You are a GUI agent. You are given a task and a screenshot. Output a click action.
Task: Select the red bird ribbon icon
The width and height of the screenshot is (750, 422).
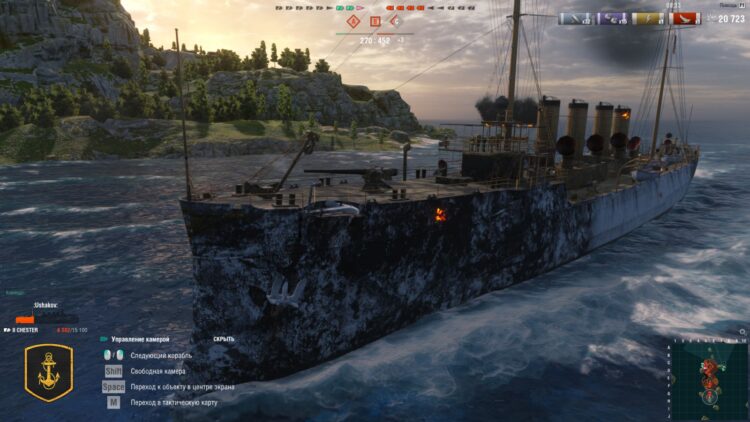tap(683, 18)
